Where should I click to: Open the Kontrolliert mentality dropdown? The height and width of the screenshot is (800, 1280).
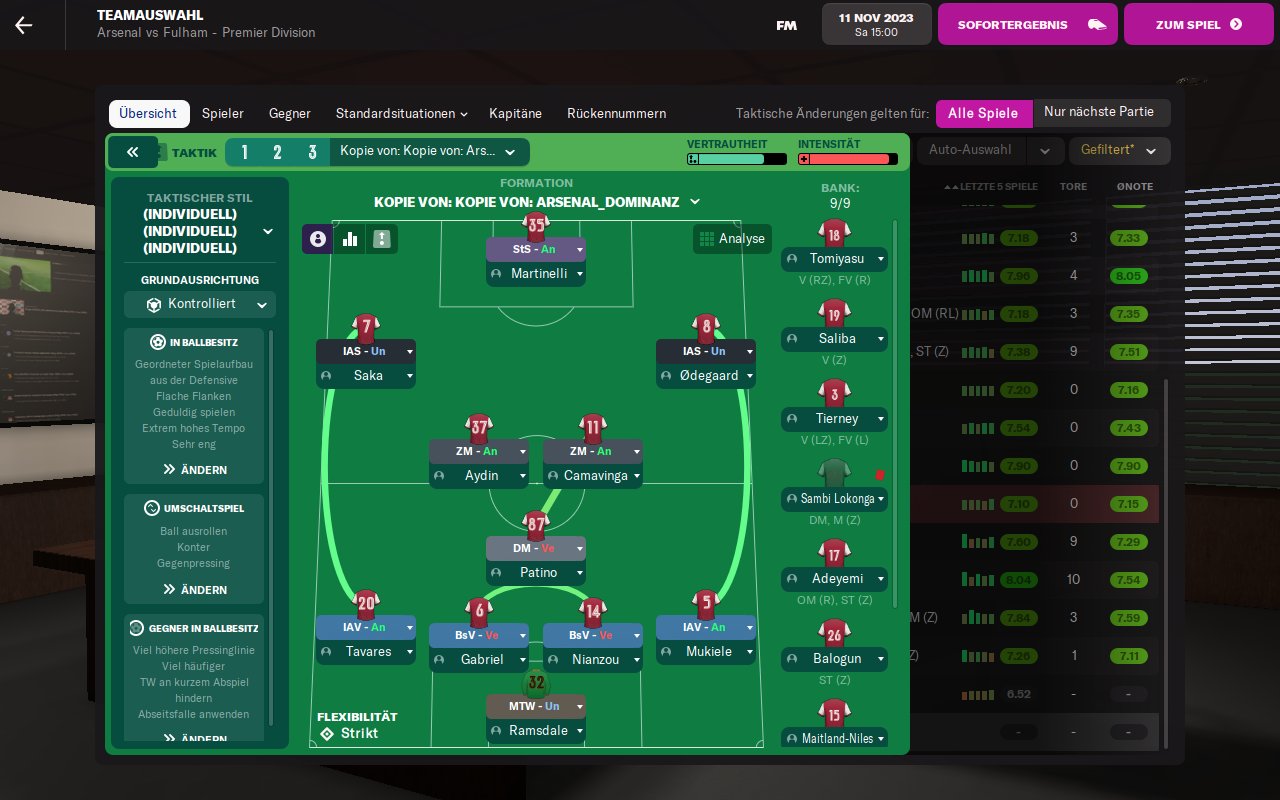click(199, 304)
